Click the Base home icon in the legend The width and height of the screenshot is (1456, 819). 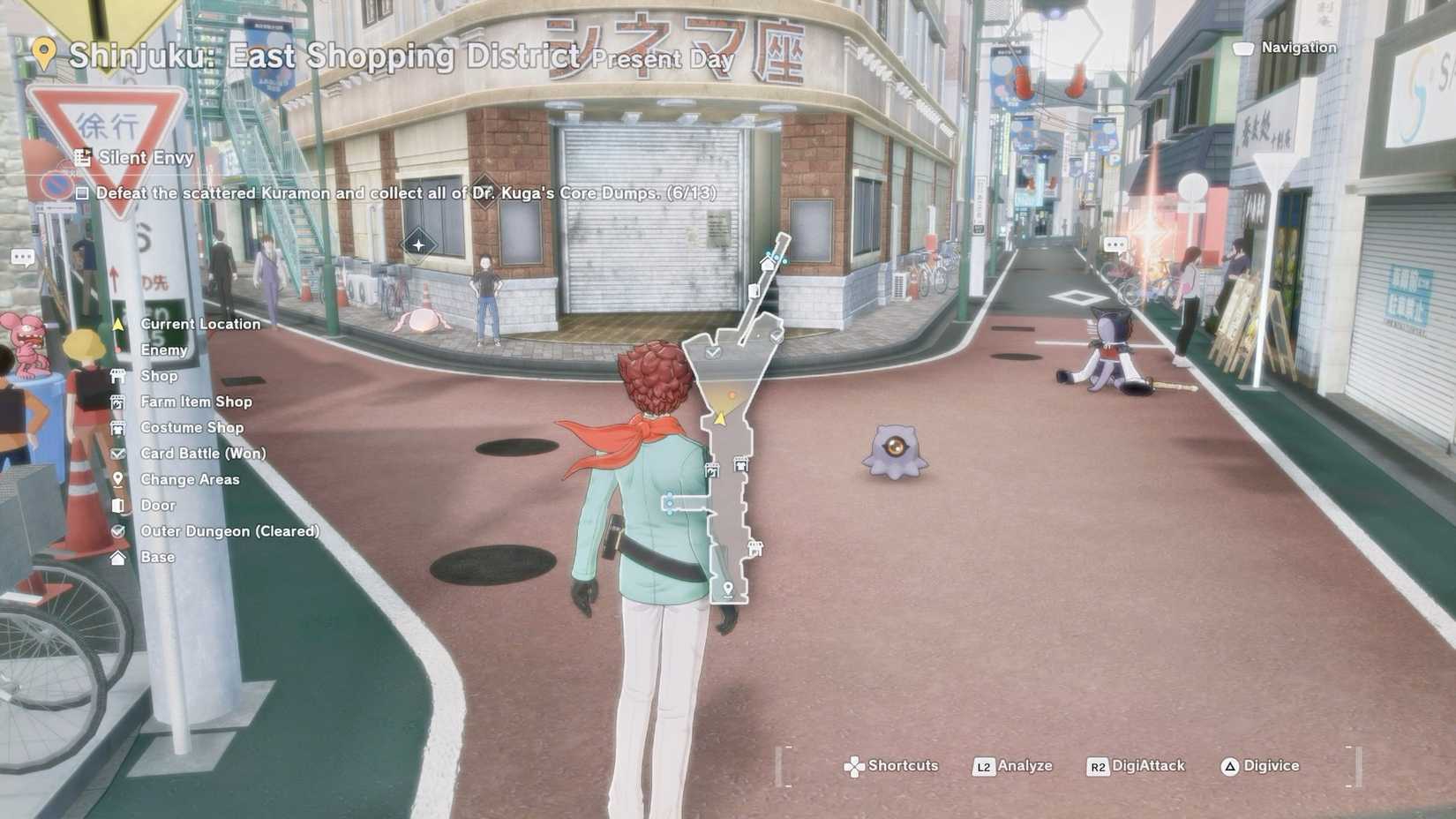(x=119, y=557)
